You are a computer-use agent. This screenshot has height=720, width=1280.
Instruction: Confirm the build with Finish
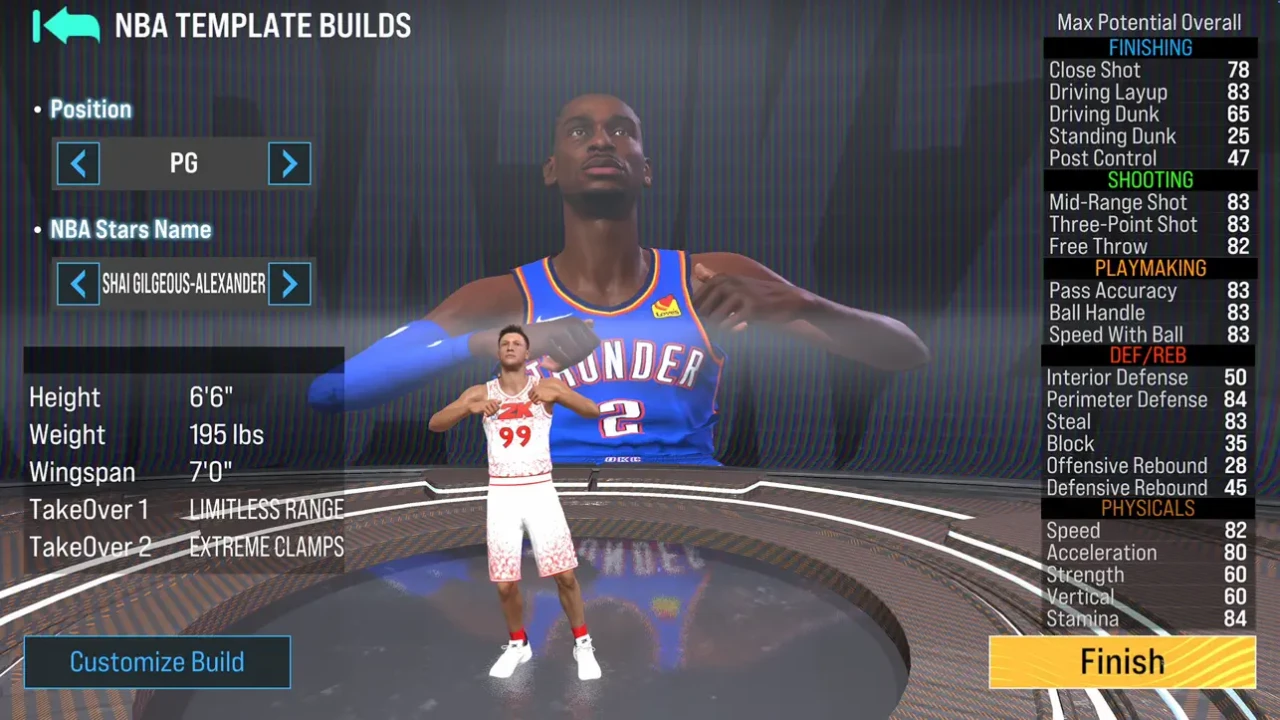(x=1122, y=662)
